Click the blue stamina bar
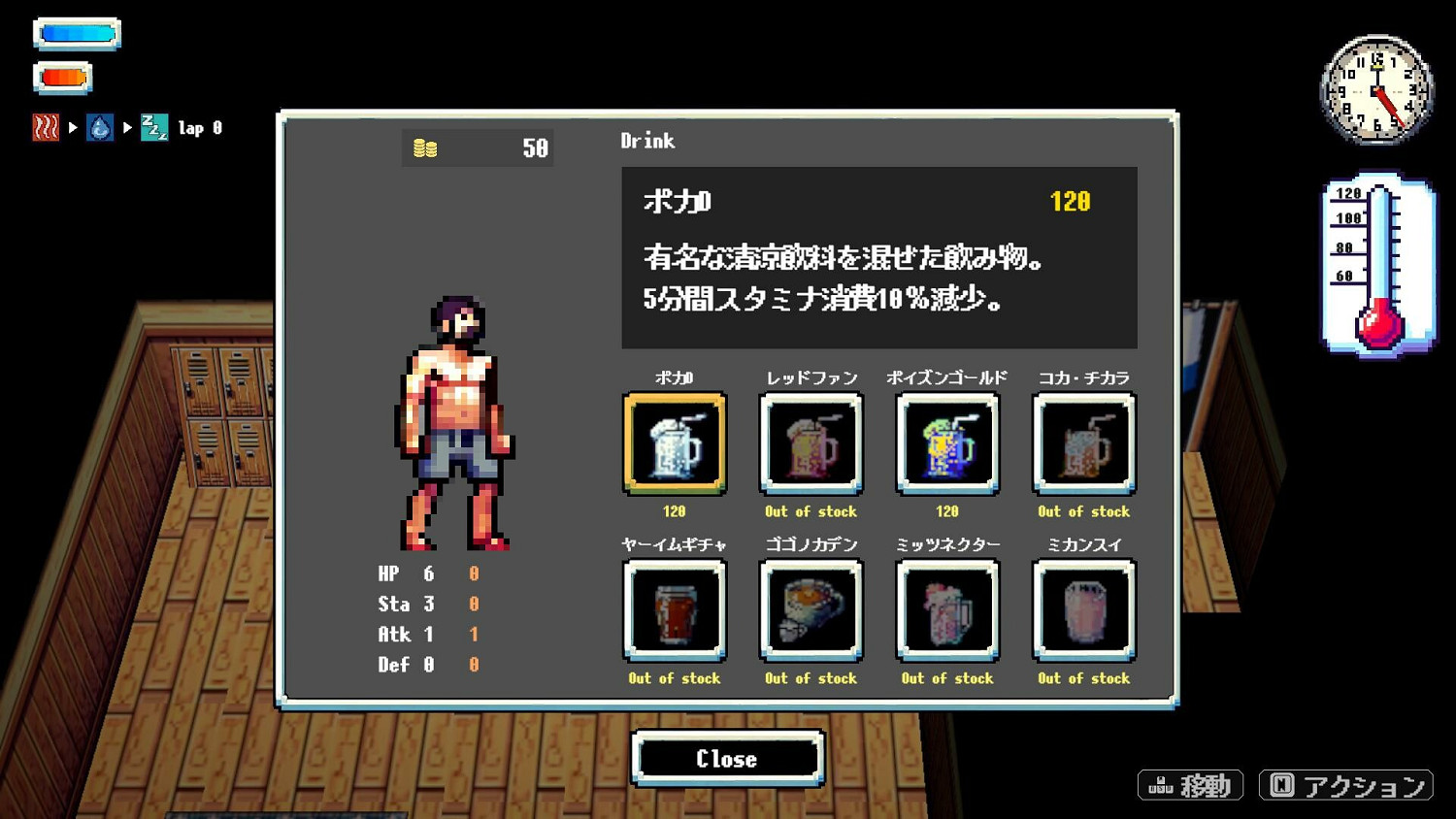 pos(77,34)
